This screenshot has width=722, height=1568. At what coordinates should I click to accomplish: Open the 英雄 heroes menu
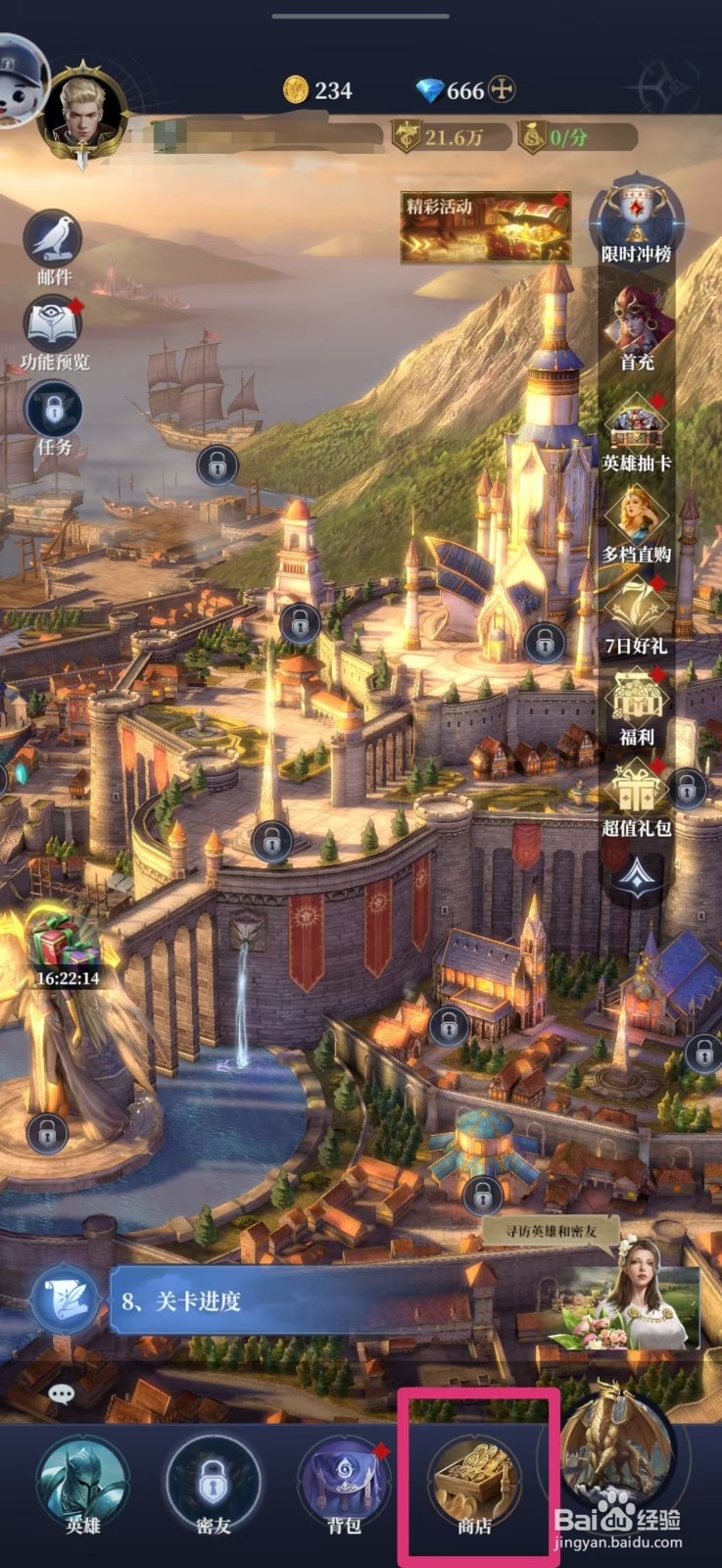coord(82,1482)
